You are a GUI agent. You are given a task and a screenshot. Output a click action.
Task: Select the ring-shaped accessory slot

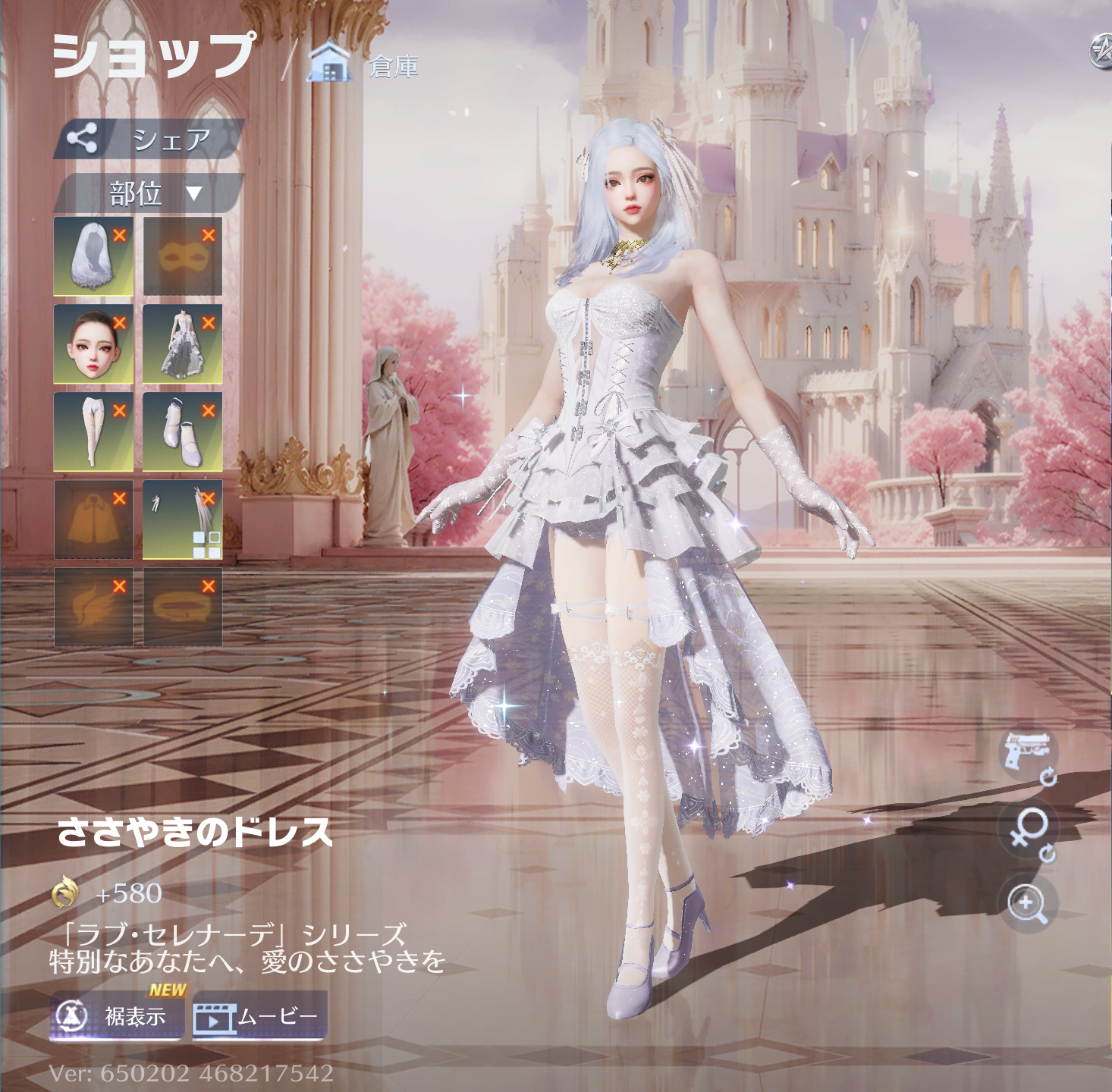[x=182, y=607]
